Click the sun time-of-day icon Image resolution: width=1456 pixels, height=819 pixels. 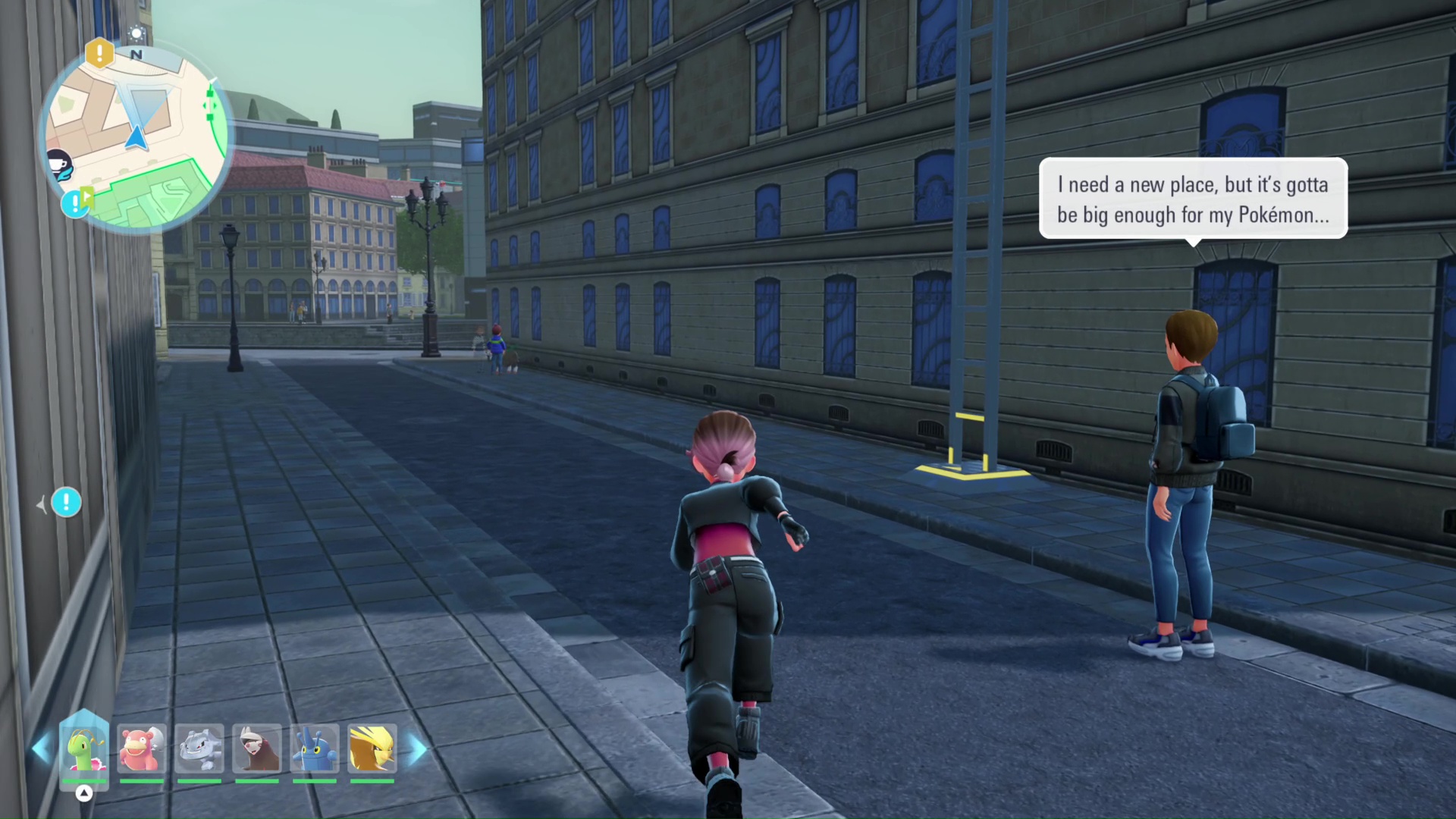tap(137, 34)
